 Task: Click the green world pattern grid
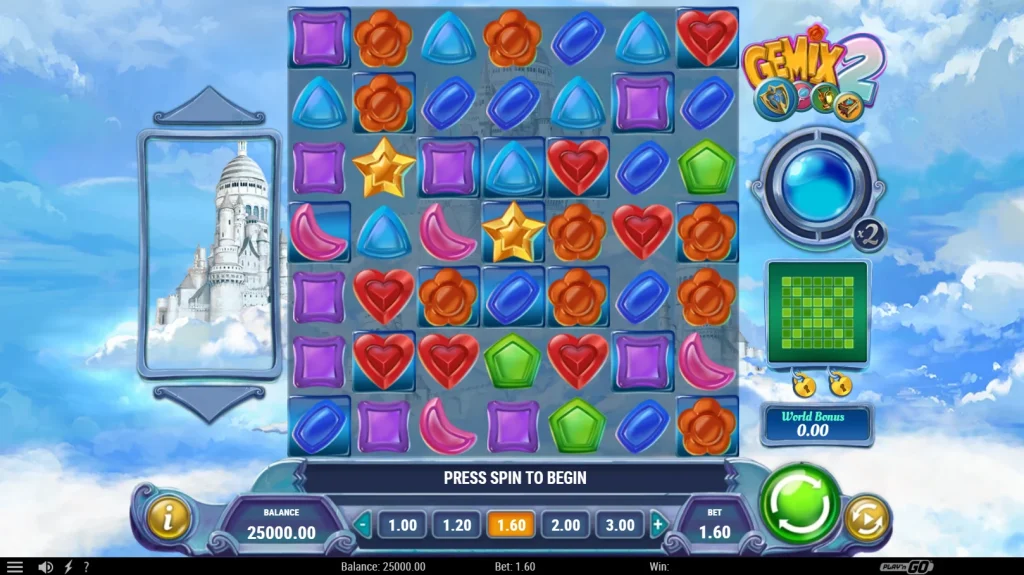pyautogui.click(x=817, y=312)
